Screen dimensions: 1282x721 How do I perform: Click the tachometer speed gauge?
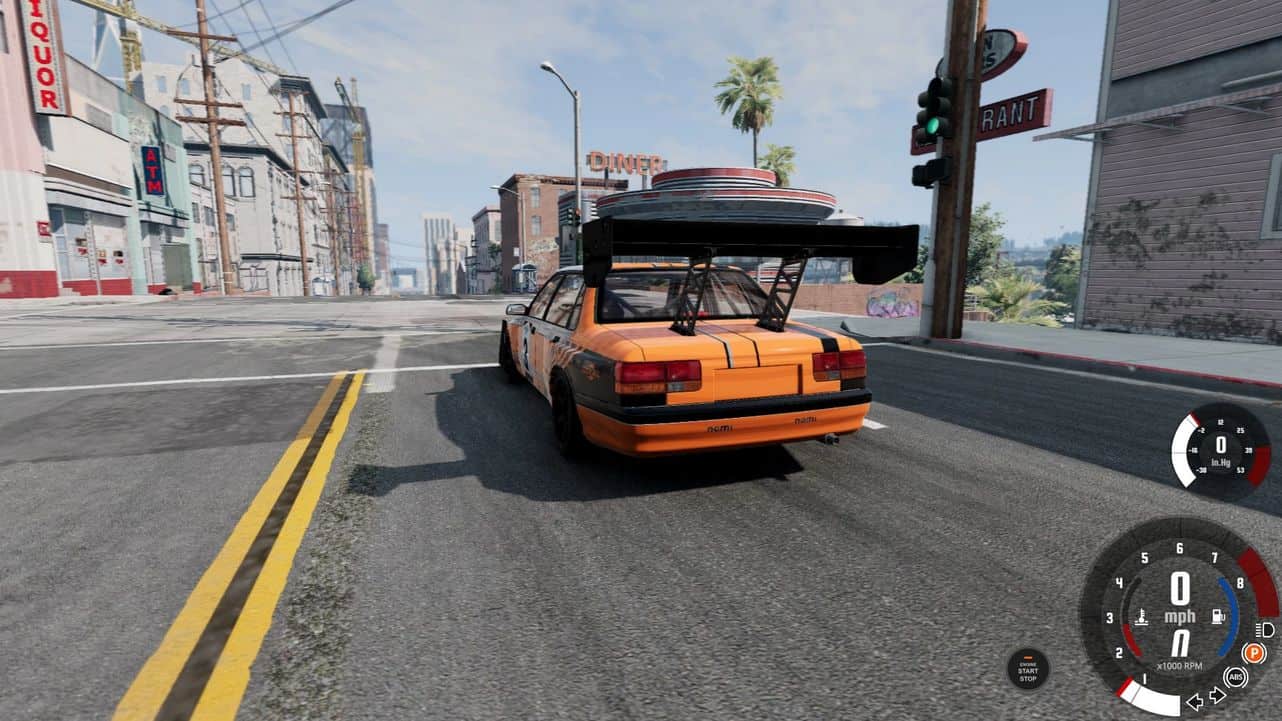(x=1180, y=610)
